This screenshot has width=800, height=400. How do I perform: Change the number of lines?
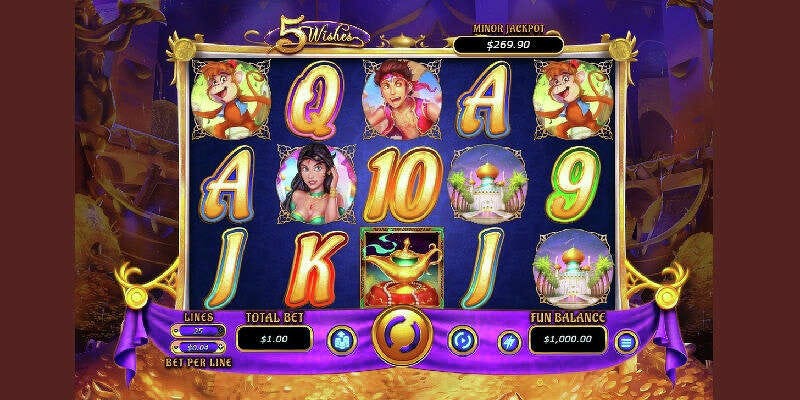click(196, 329)
